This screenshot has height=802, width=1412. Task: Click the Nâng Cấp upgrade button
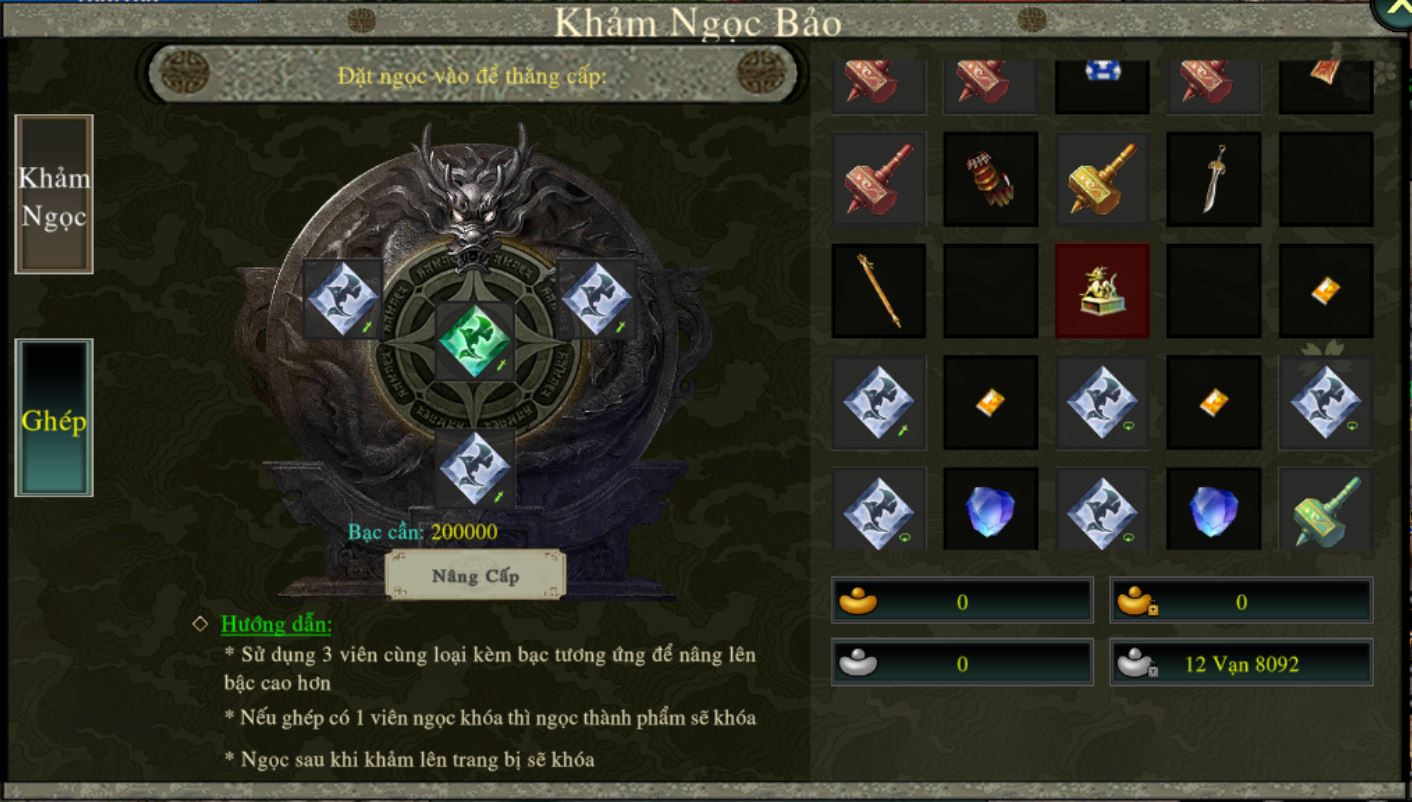[x=475, y=575]
